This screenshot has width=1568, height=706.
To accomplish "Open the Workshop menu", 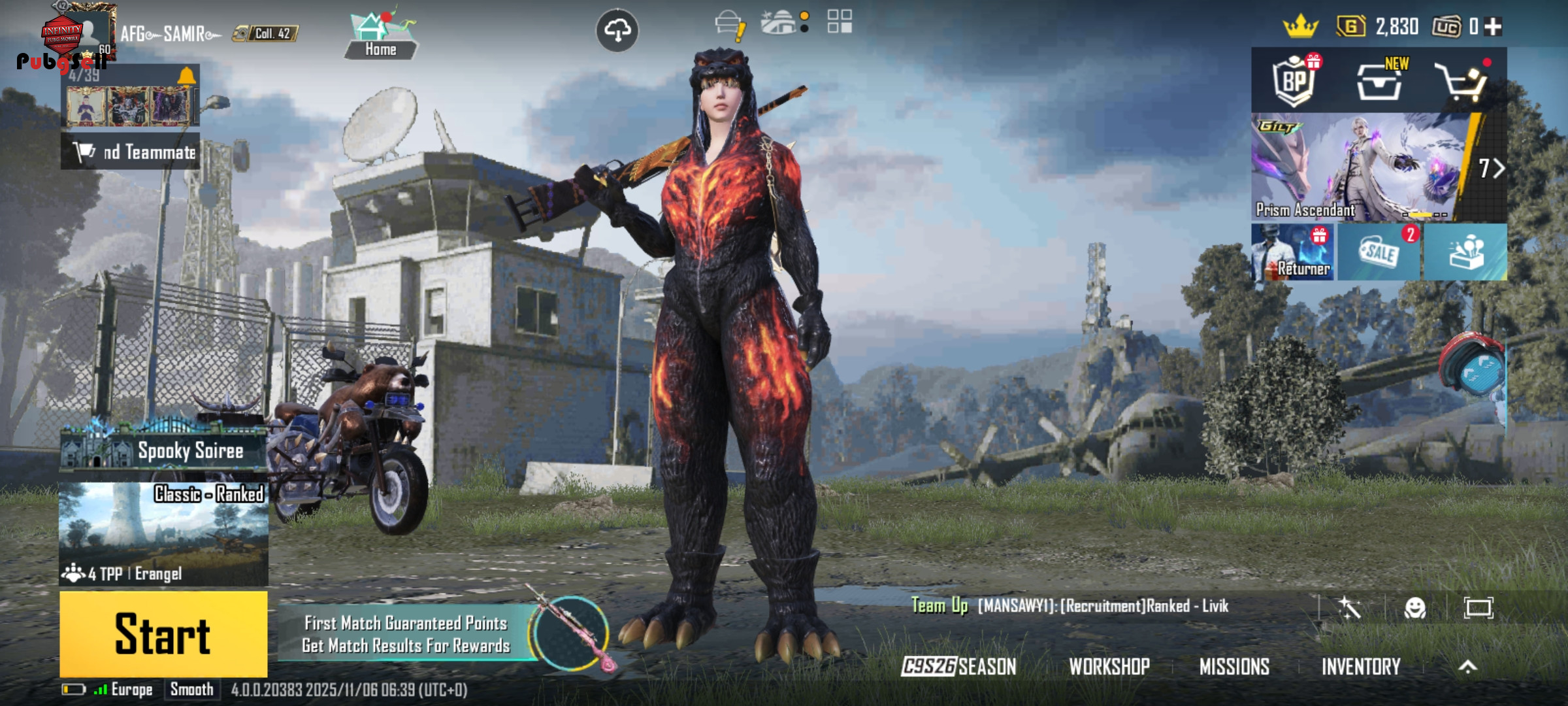I will (x=1109, y=666).
